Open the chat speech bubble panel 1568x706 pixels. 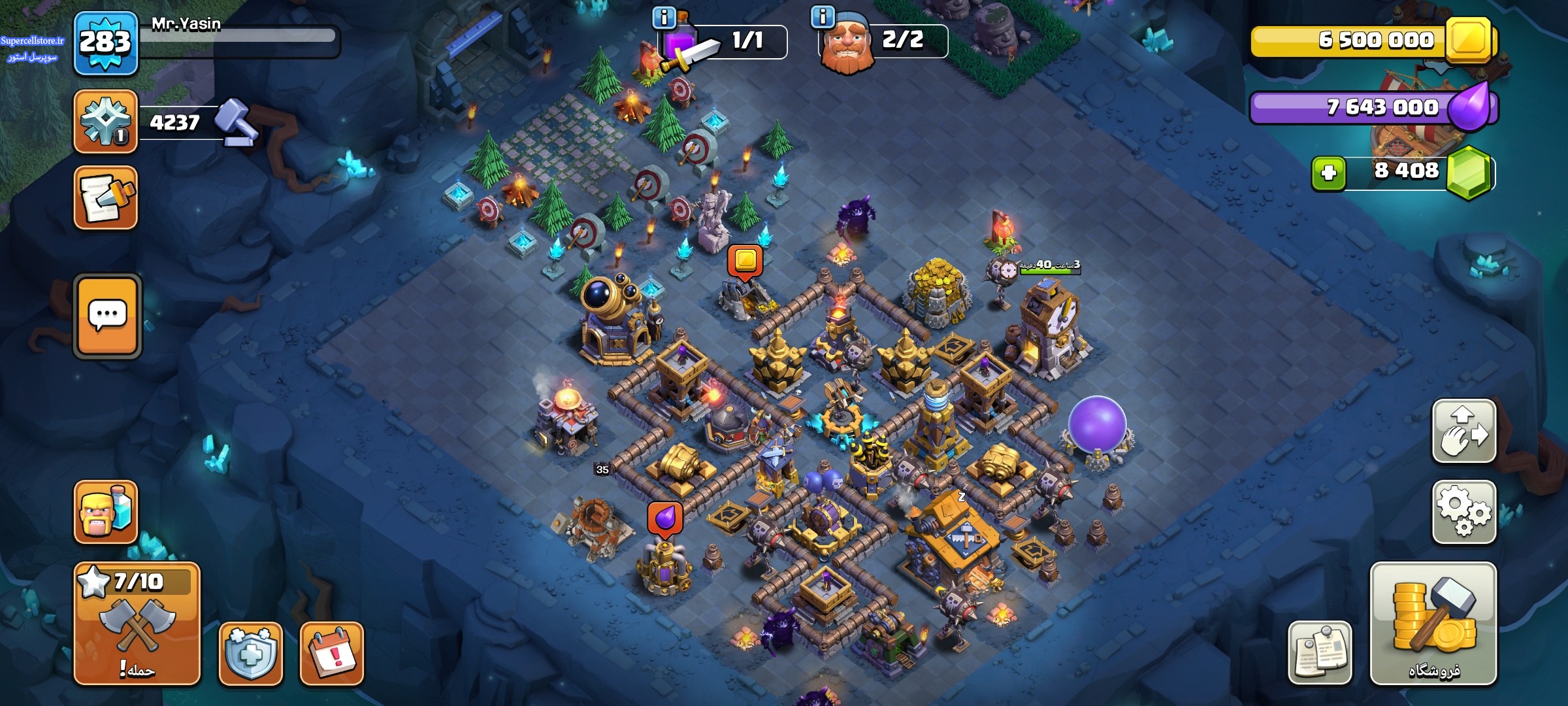click(x=107, y=316)
